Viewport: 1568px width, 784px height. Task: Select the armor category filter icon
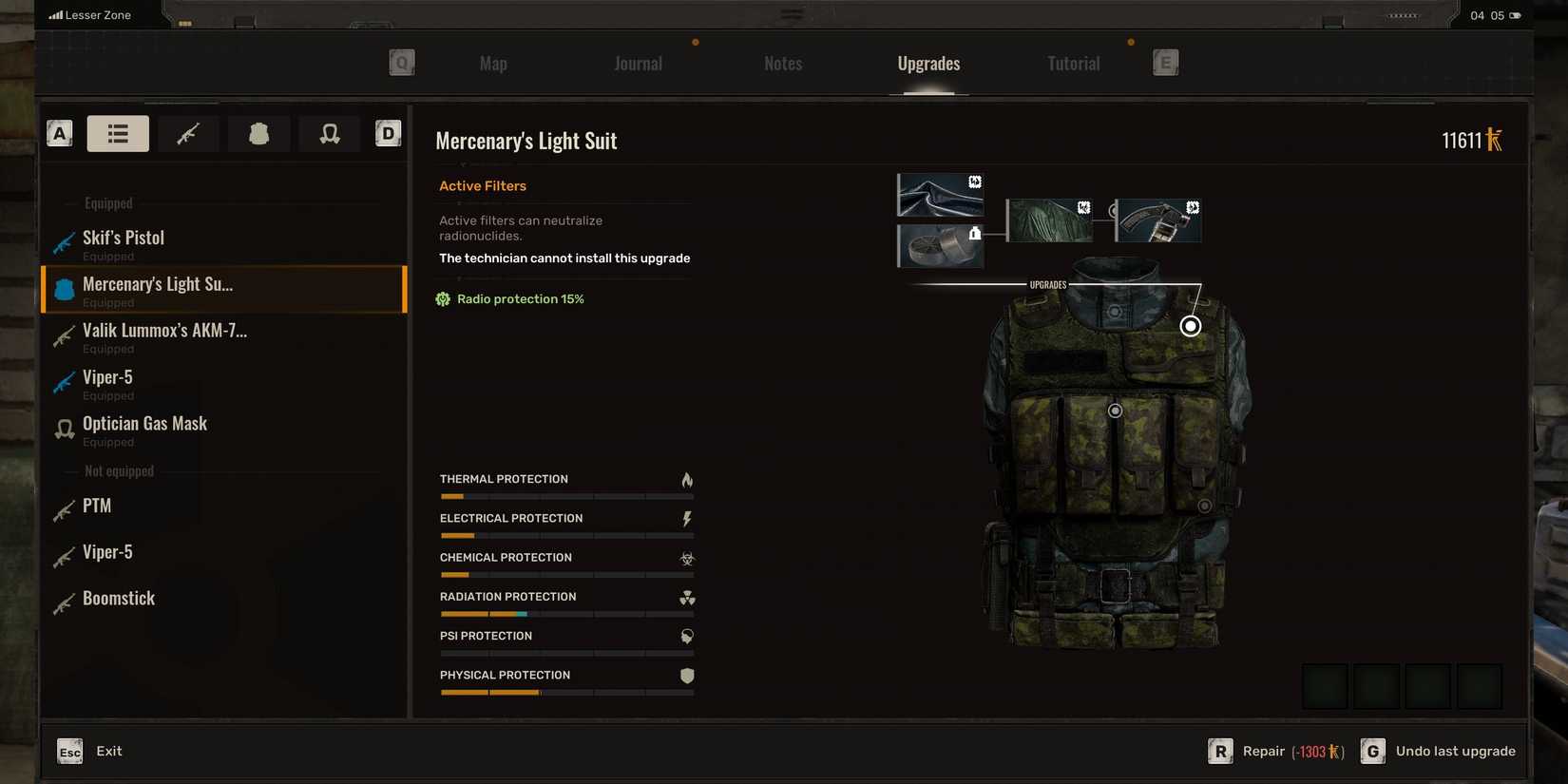(x=258, y=133)
